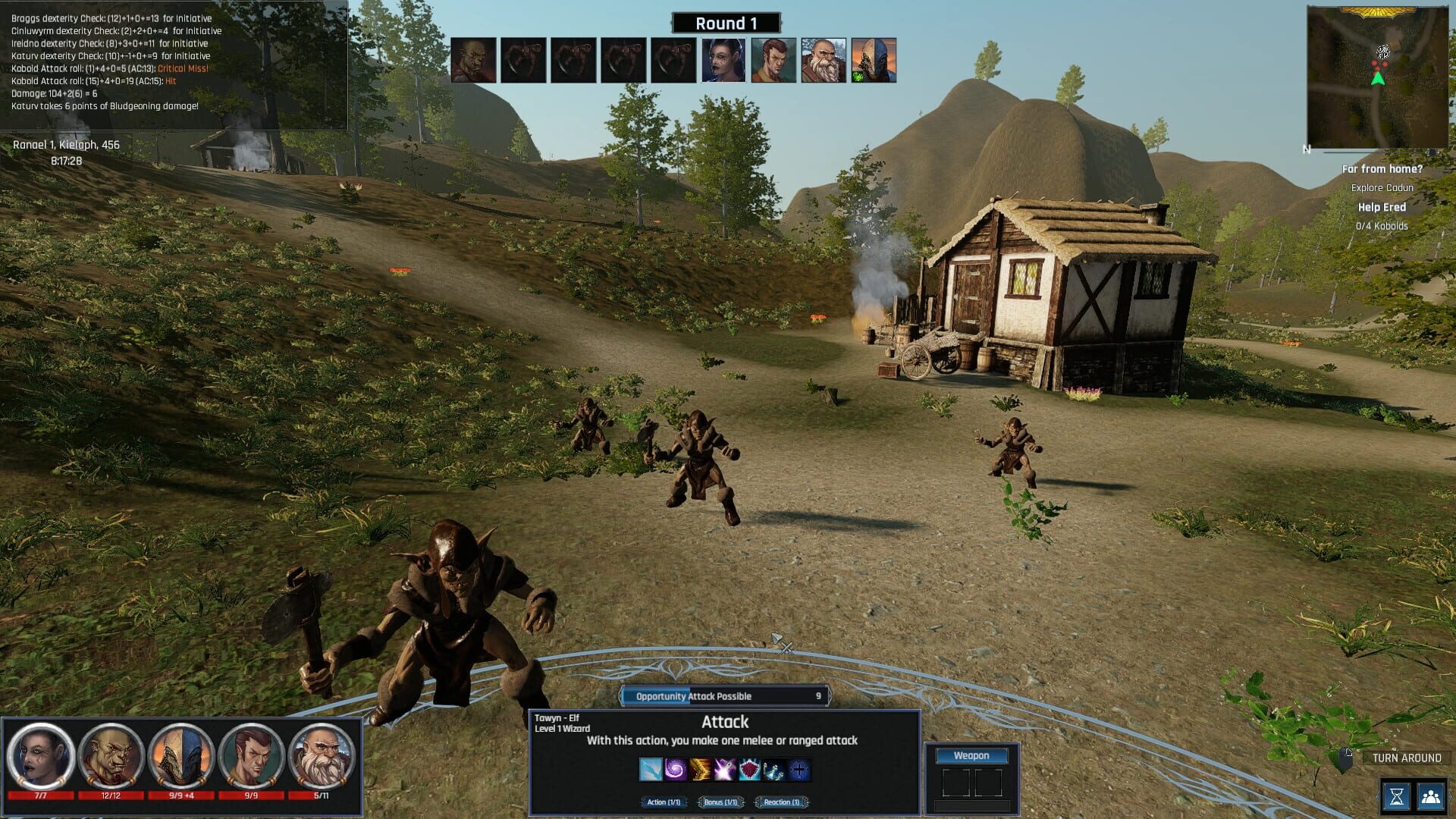
Task: Open the party group button
Action: (x=1431, y=796)
